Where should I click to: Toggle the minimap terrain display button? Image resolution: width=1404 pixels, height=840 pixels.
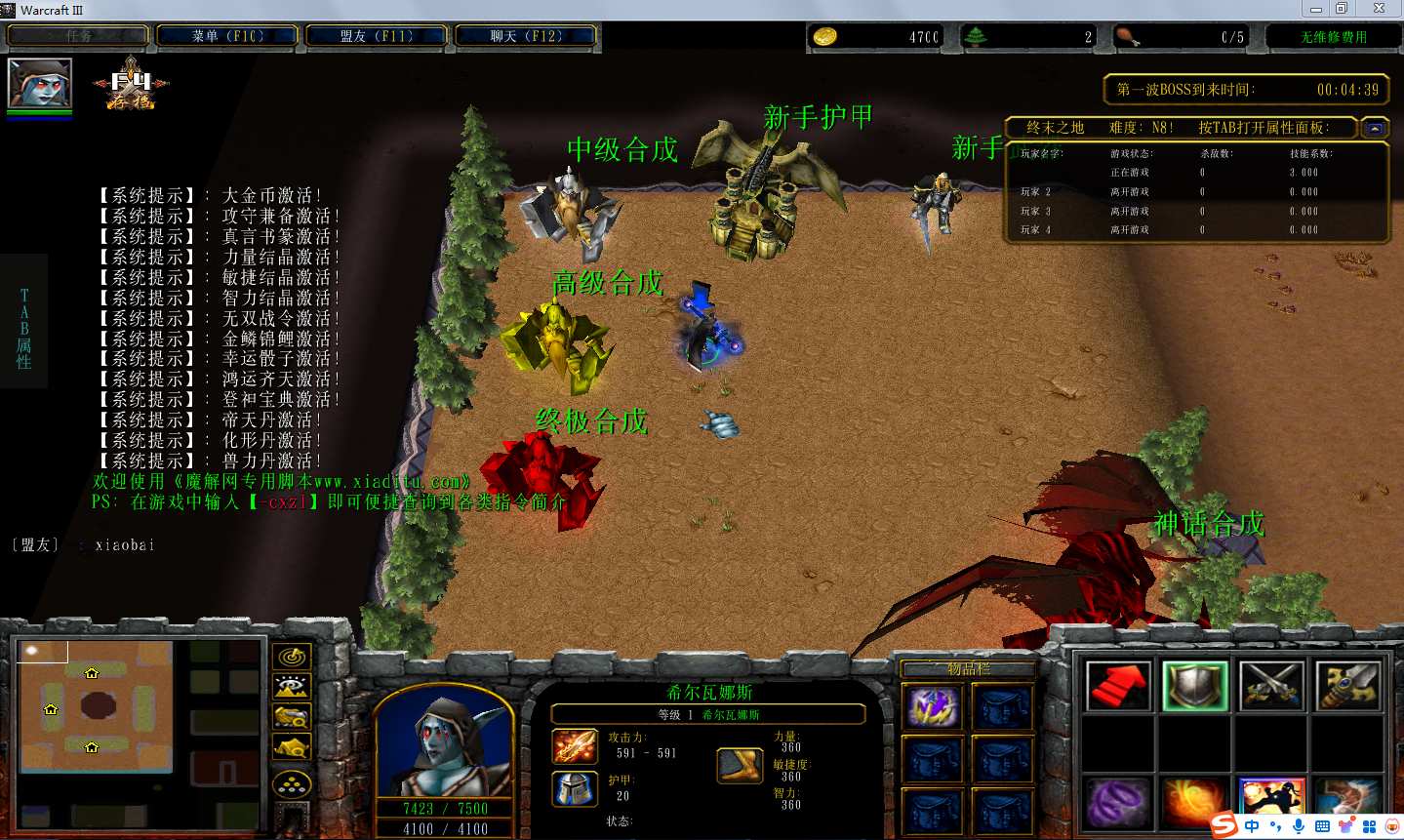292,687
